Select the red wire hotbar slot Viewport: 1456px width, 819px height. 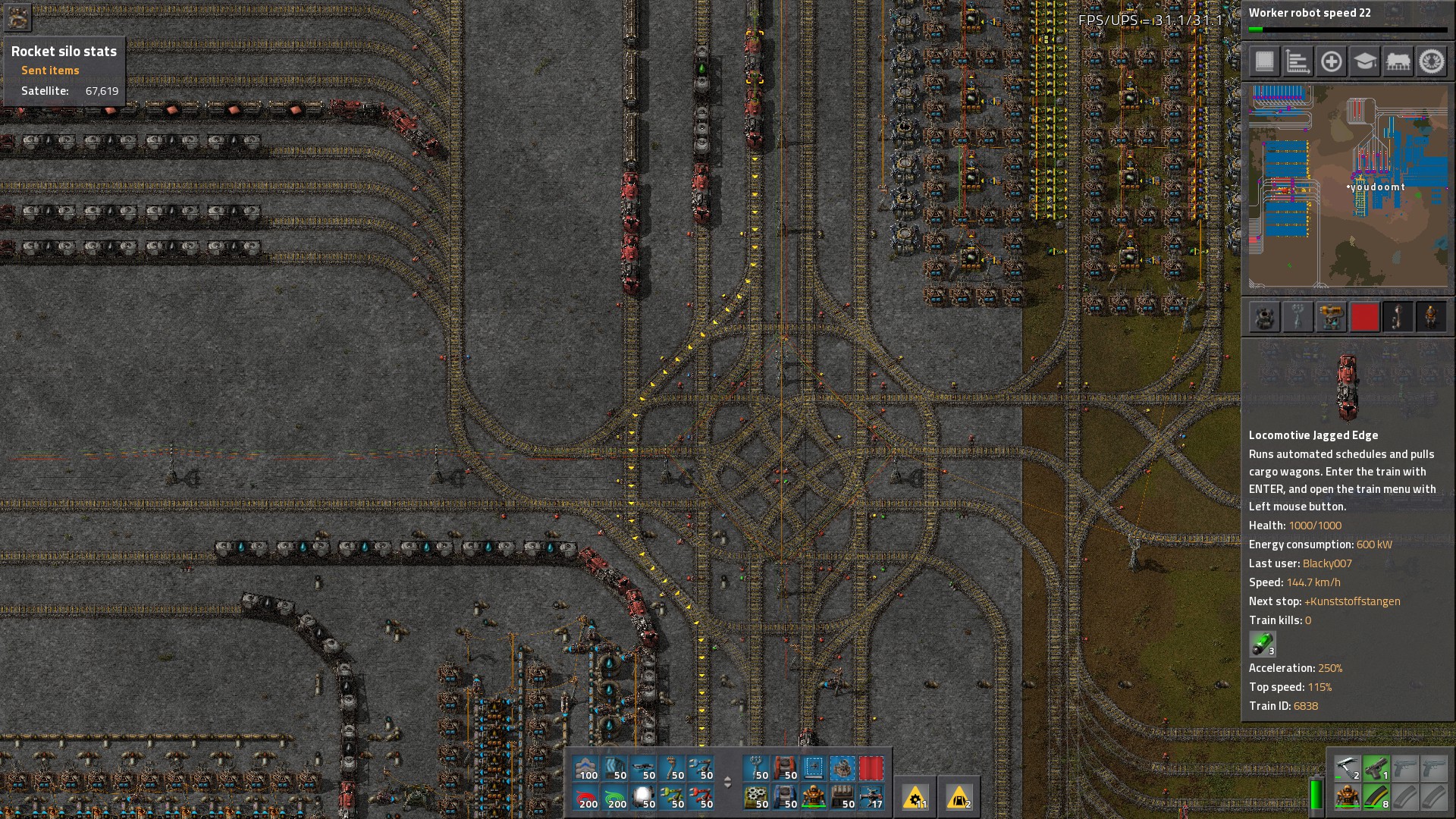[x=588, y=797]
